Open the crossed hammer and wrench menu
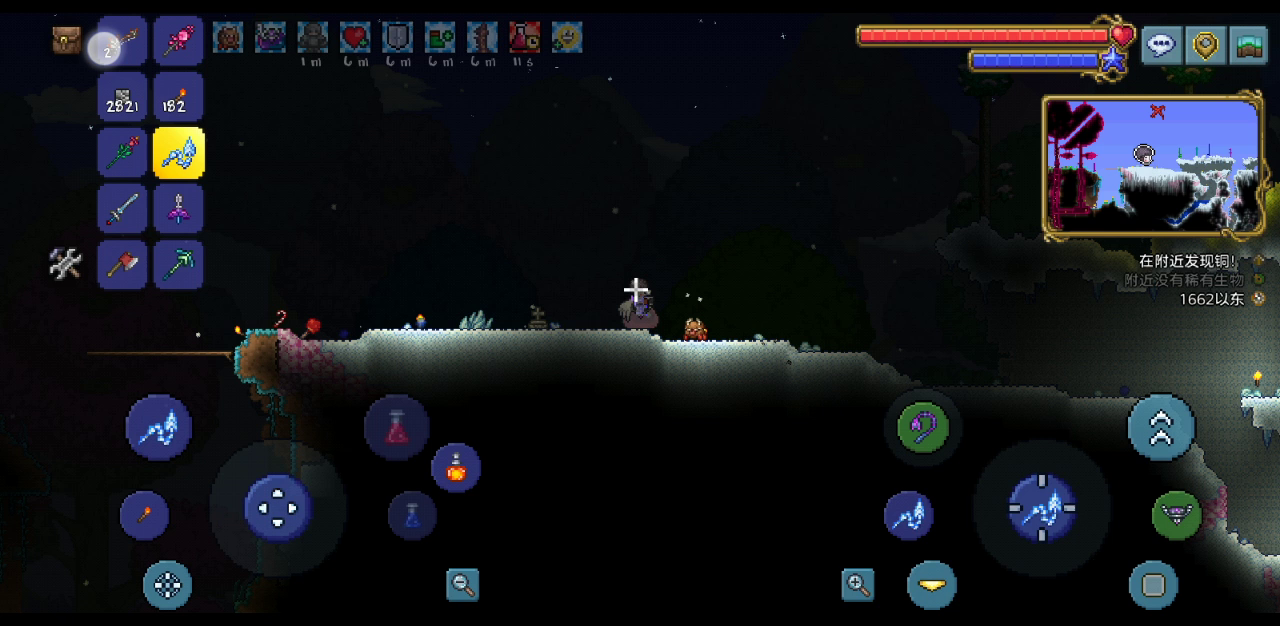The height and width of the screenshot is (626, 1280). tap(66, 264)
